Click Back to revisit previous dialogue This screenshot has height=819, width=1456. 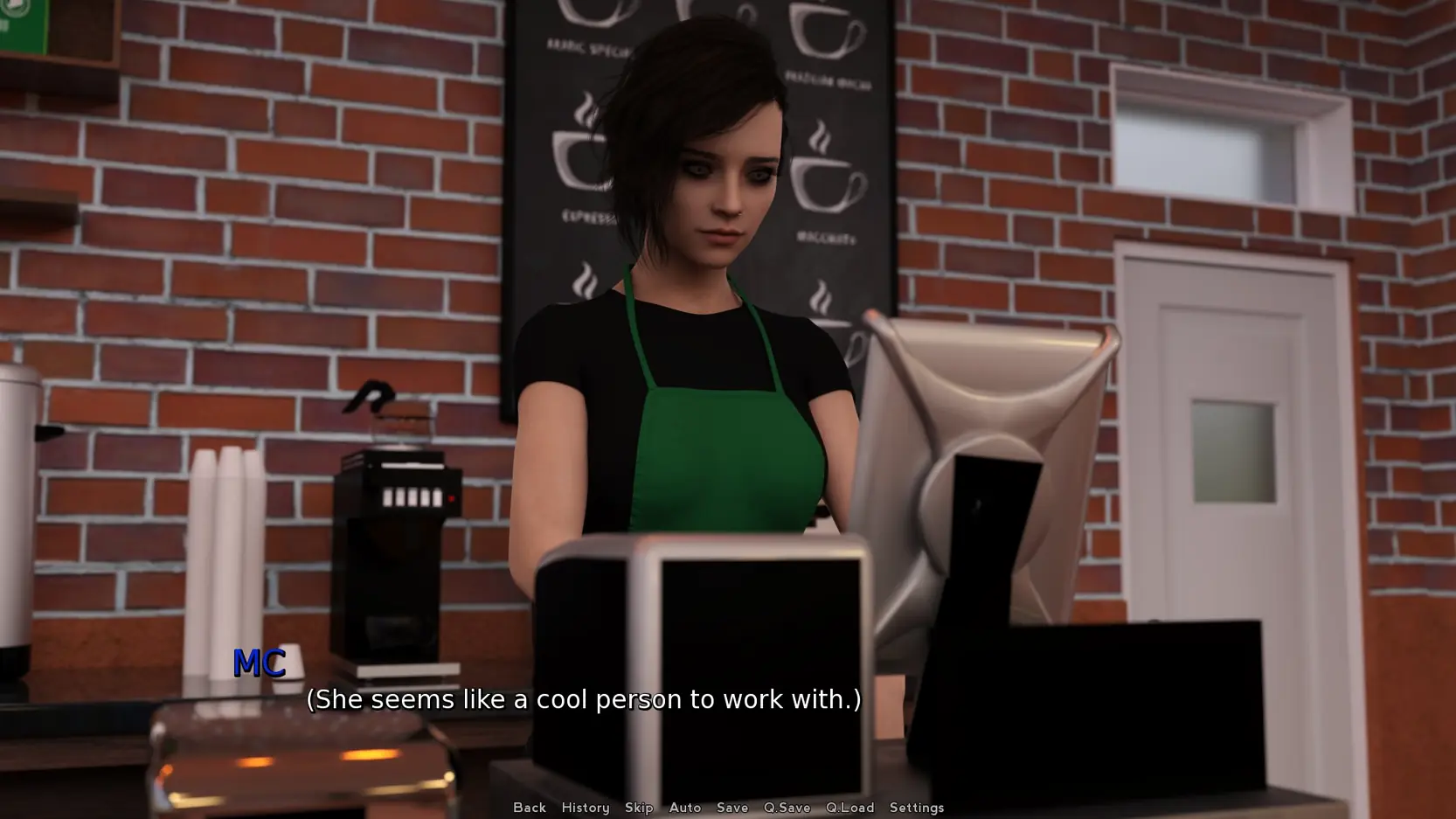[529, 808]
